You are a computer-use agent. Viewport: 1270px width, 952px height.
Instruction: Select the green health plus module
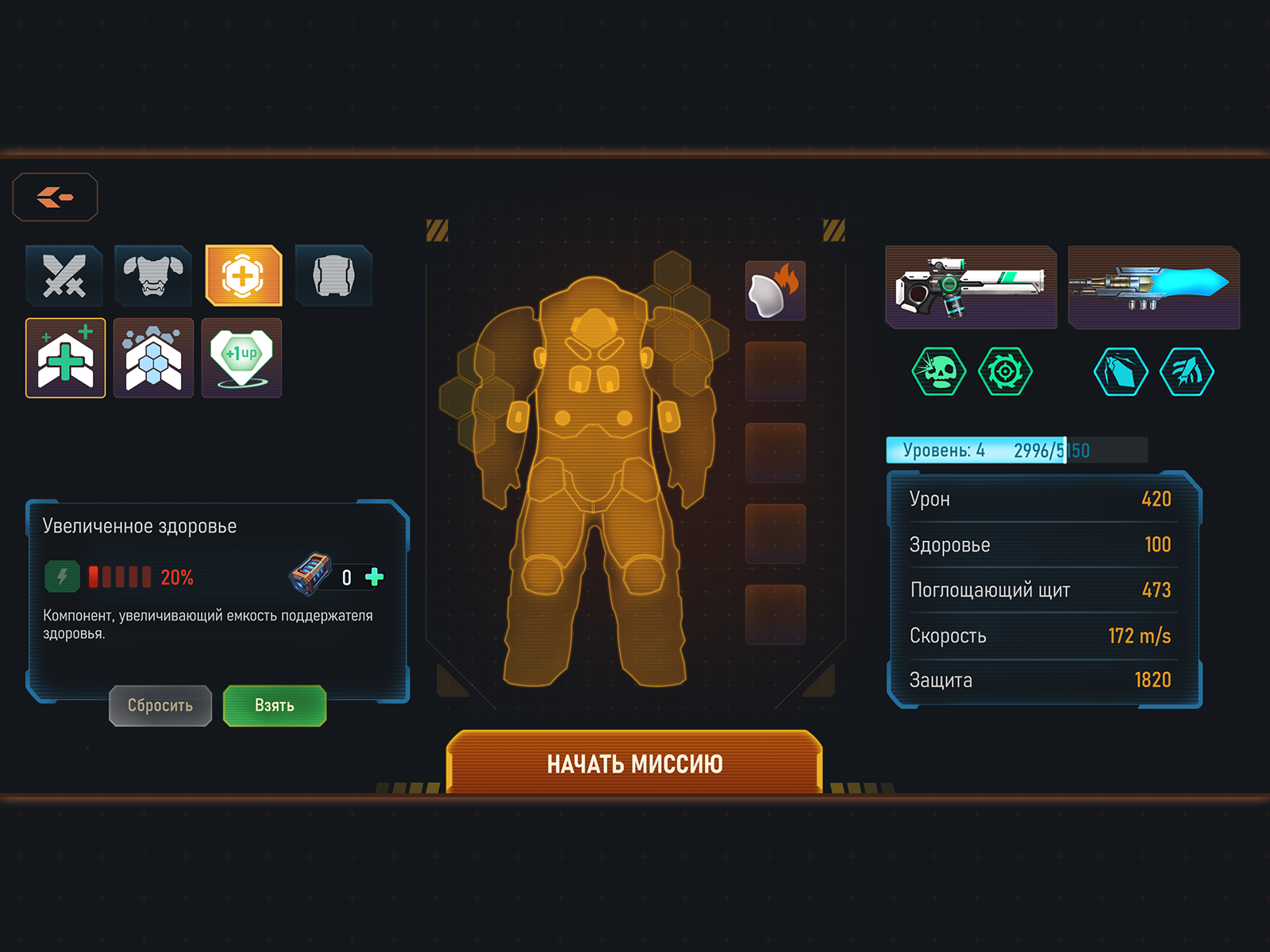click(x=65, y=357)
